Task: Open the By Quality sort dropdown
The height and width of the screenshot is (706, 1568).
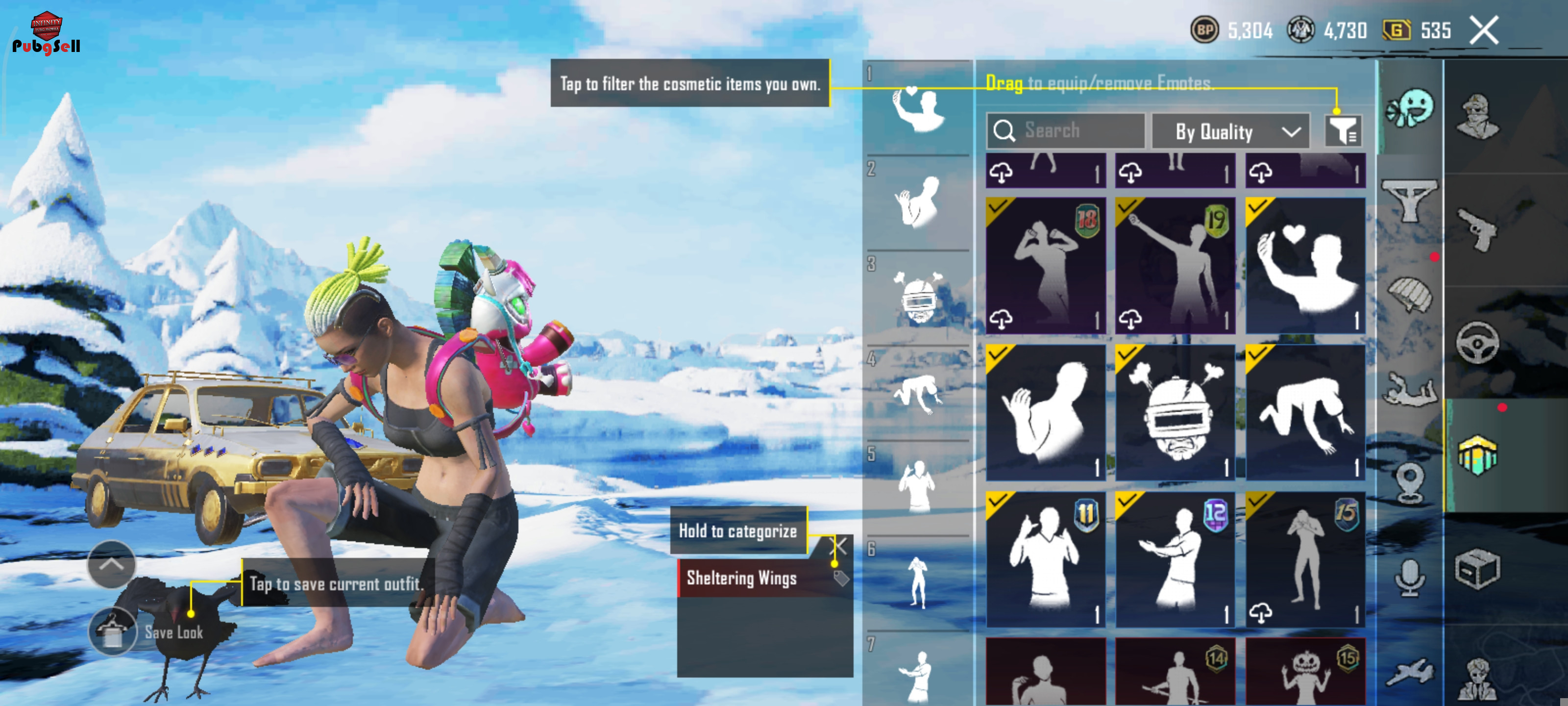Action: [x=1231, y=131]
